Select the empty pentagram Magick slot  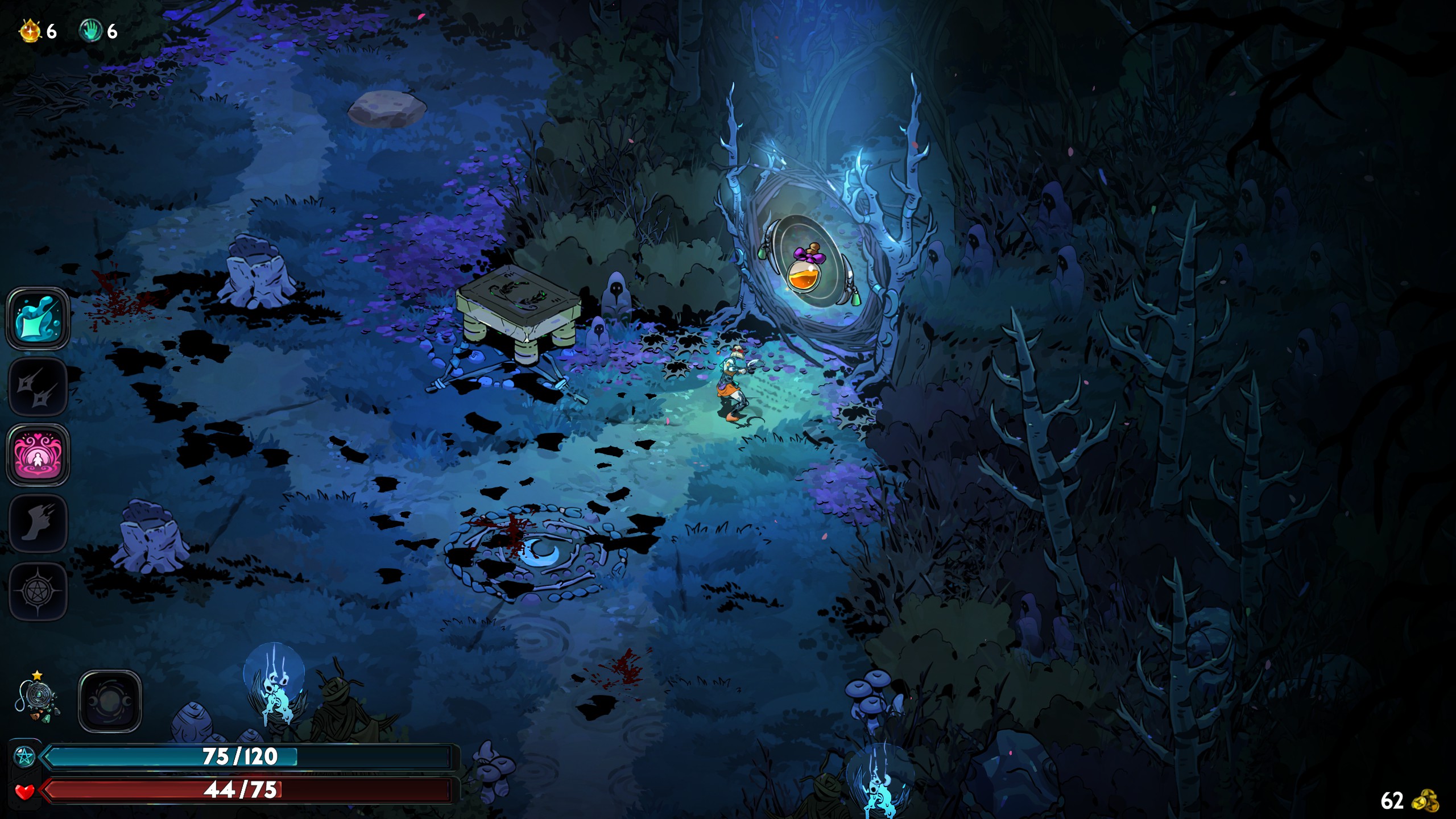click(38, 591)
